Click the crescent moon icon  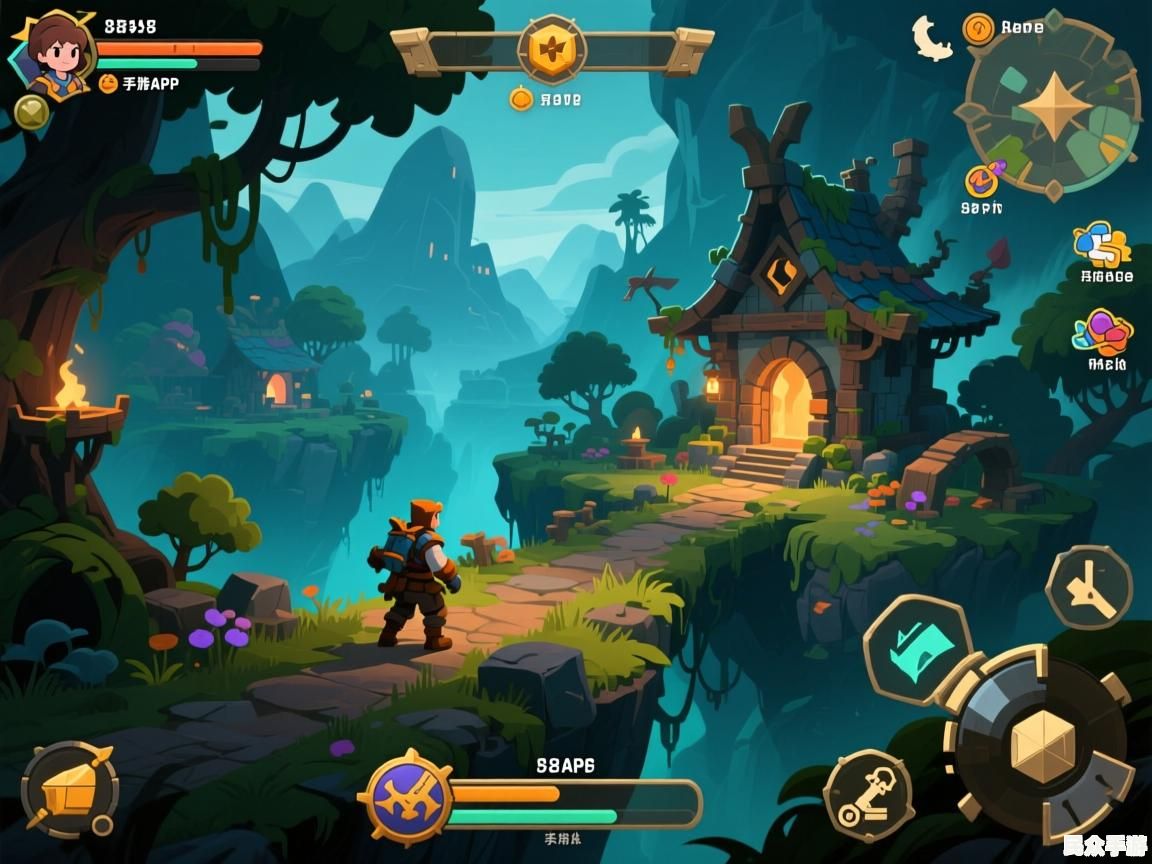tap(932, 38)
